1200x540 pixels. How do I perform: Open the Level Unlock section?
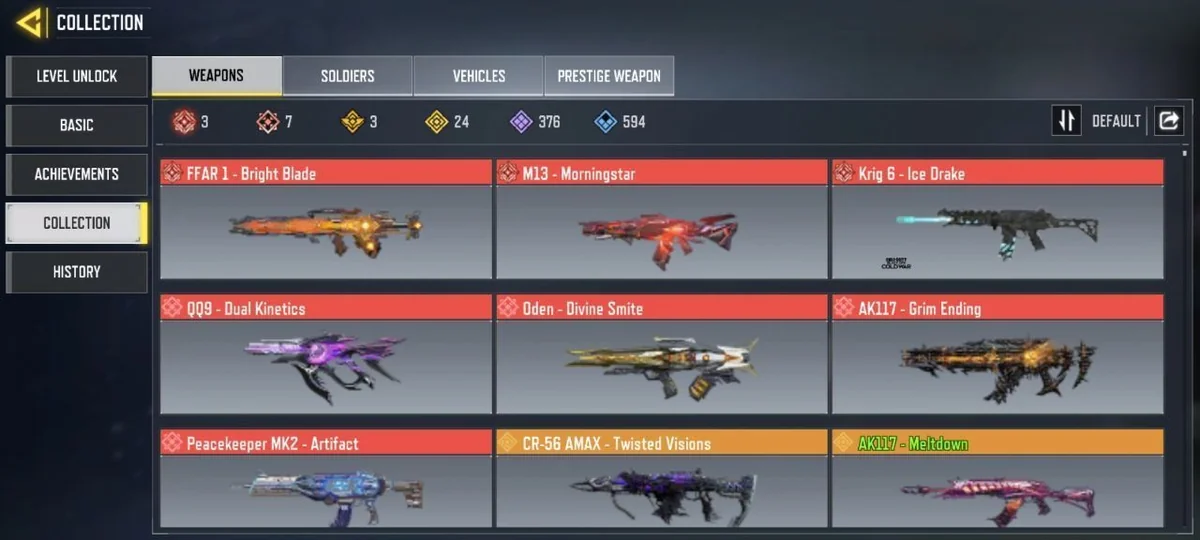click(76, 76)
